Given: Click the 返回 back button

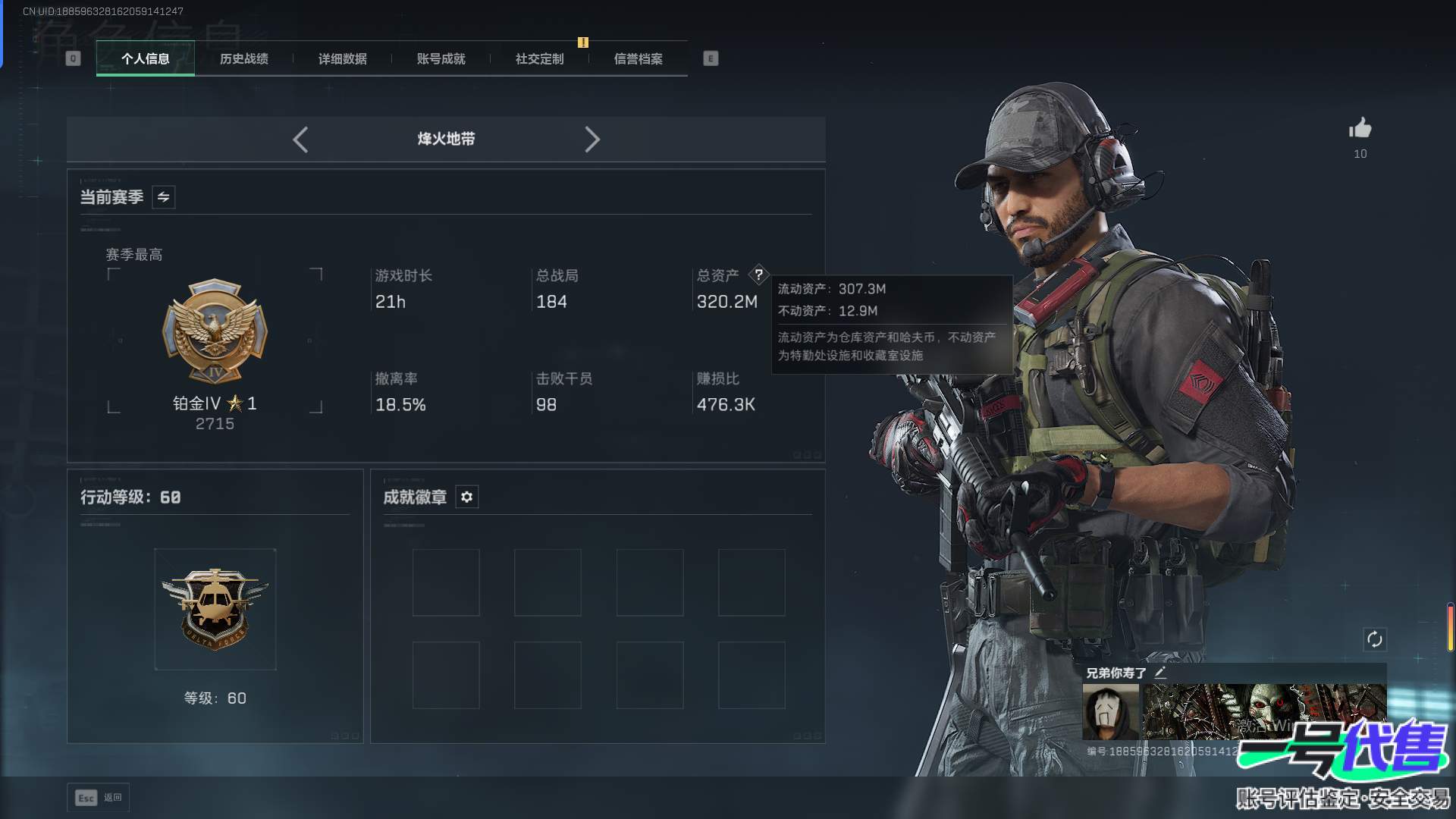Looking at the screenshot, I should [99, 798].
